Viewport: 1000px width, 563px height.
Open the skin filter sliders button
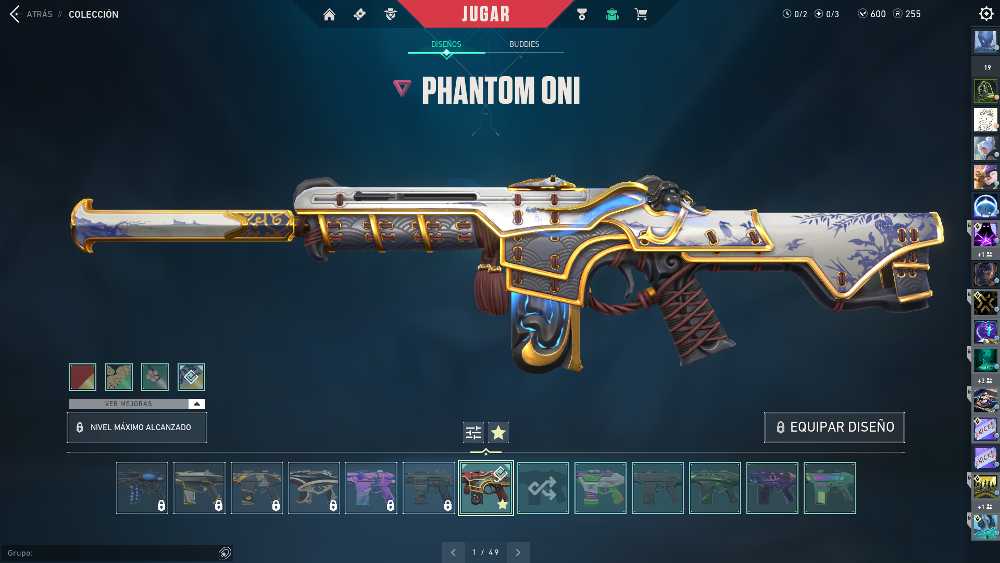point(473,432)
